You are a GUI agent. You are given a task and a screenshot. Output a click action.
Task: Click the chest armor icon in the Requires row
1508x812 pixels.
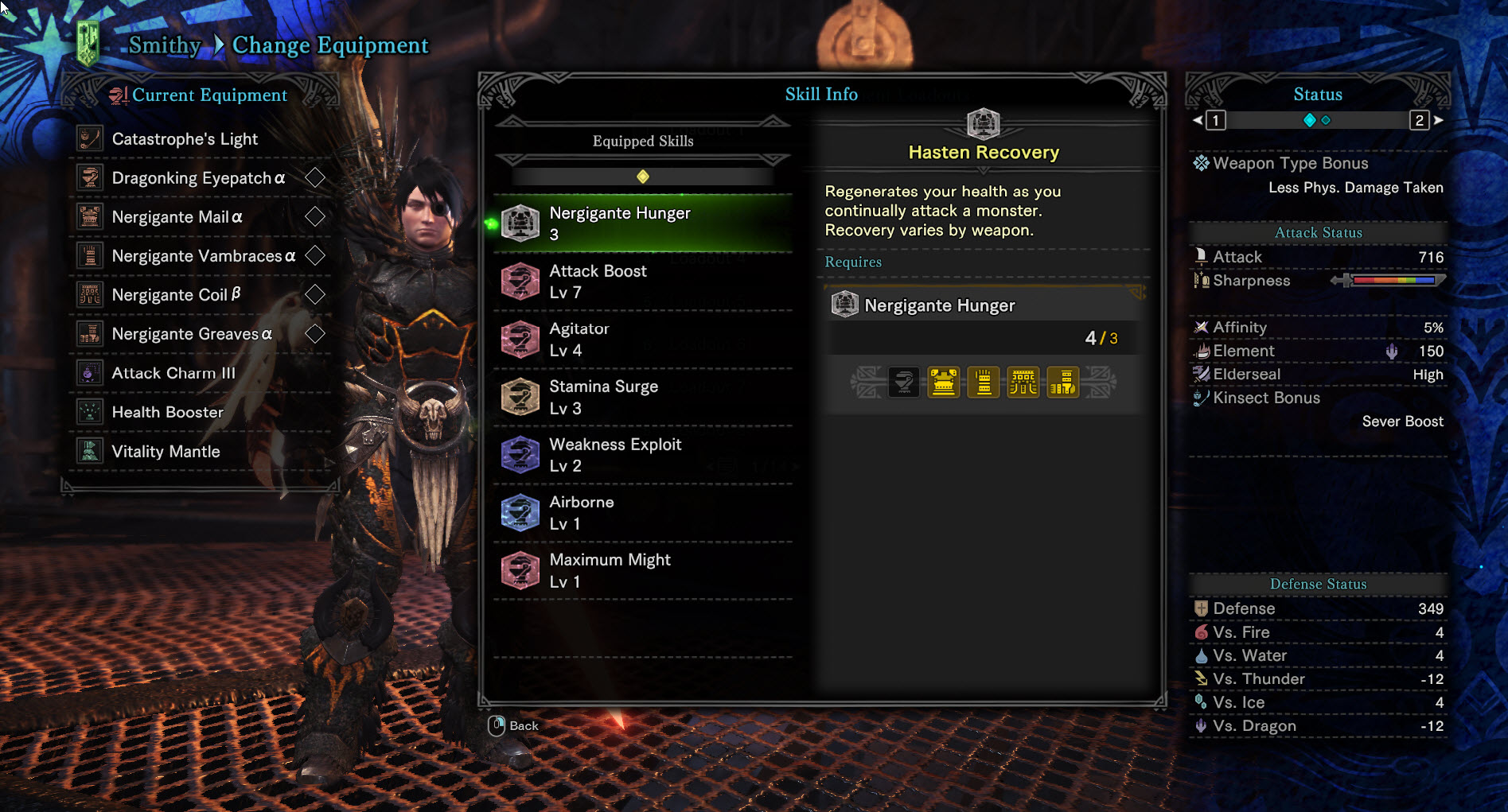[943, 382]
